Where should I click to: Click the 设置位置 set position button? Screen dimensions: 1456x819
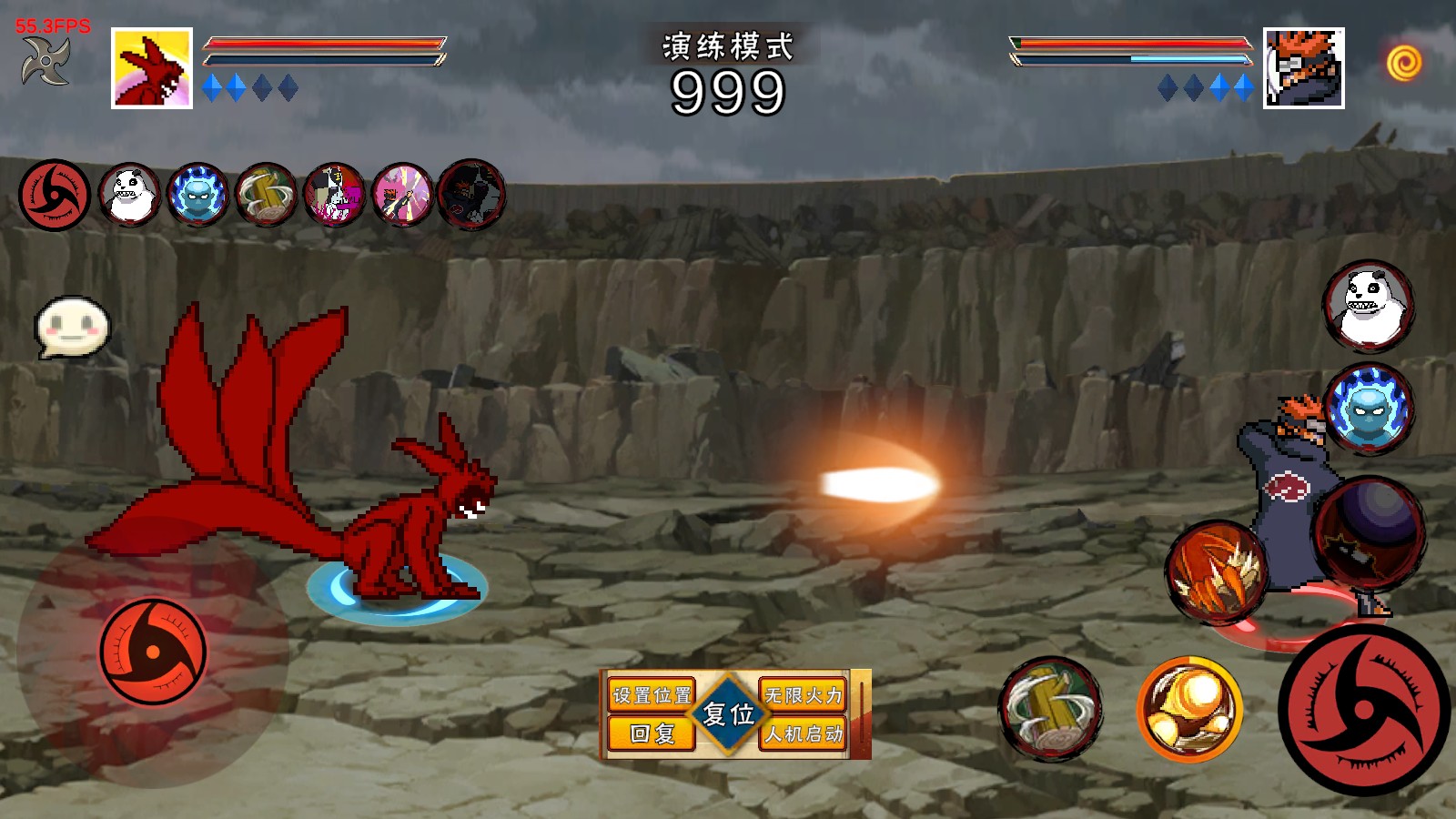click(651, 695)
